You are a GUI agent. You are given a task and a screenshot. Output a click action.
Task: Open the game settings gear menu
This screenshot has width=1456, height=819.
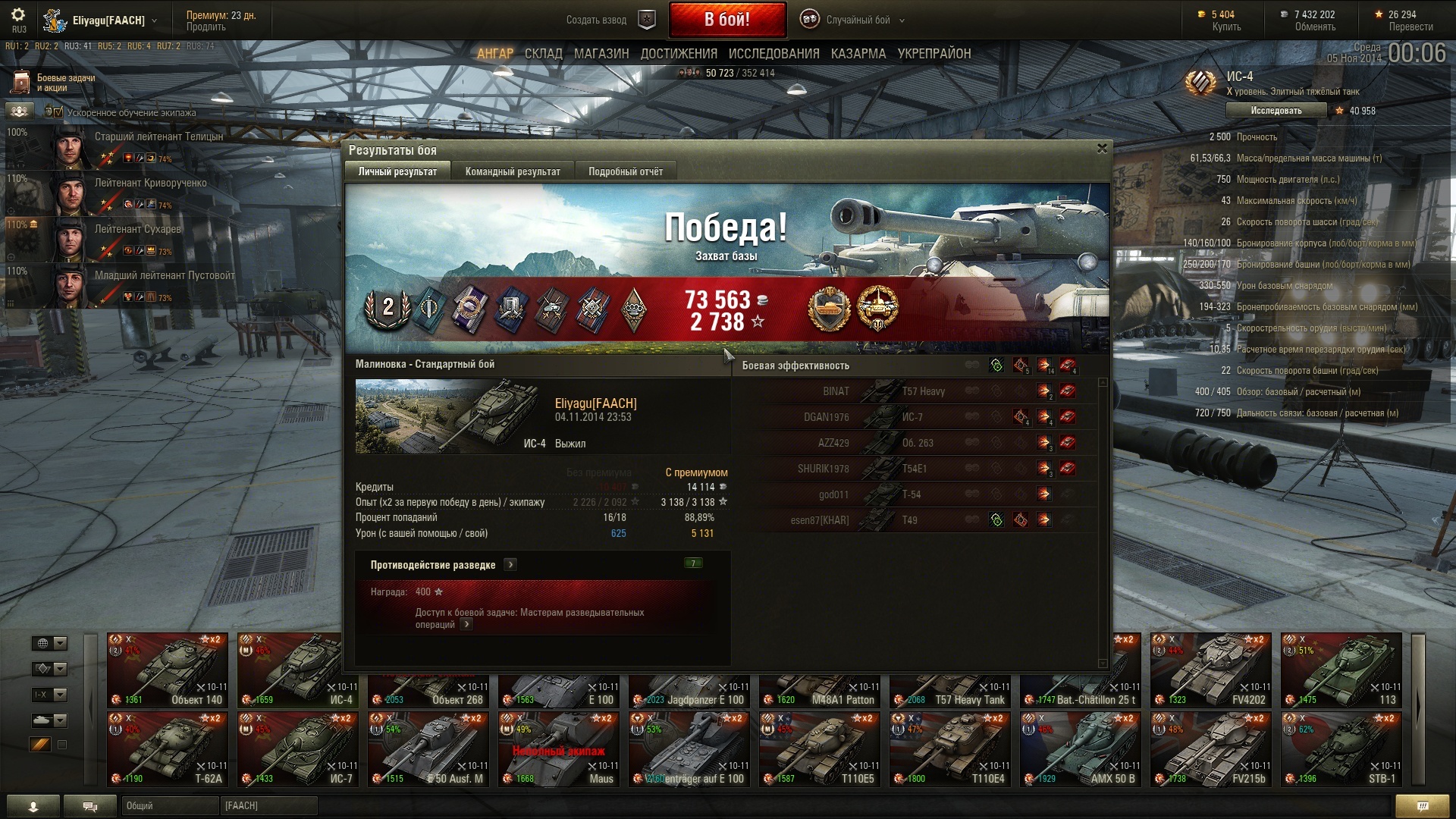click(x=18, y=15)
